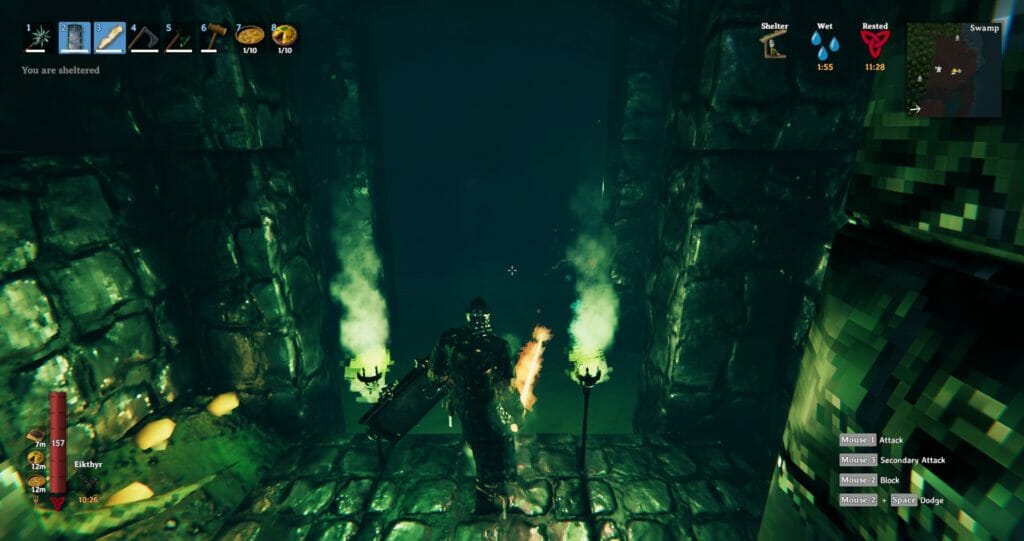Click the Wet status effect droplets

point(824,46)
